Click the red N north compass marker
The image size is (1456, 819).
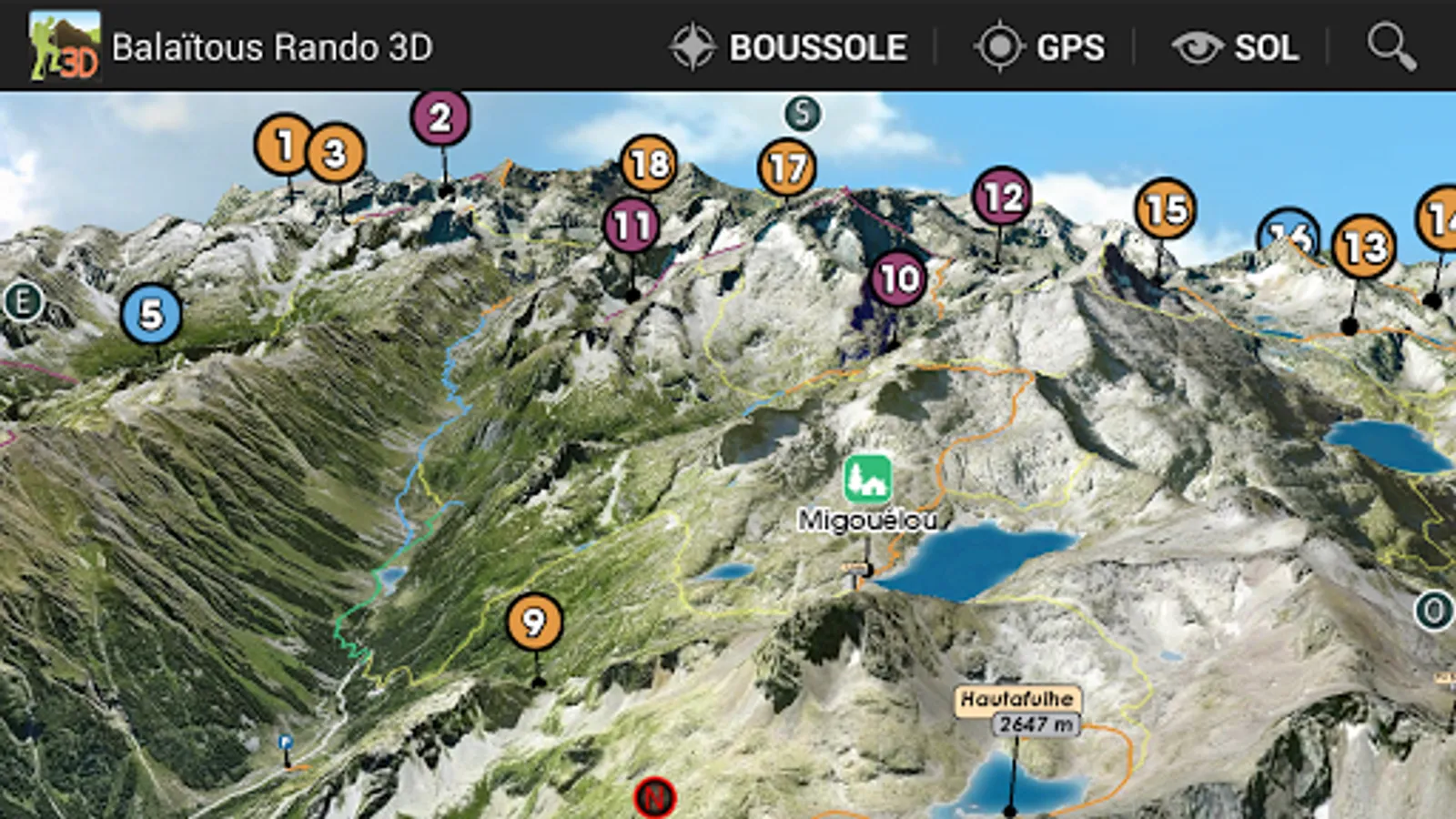coord(654,798)
